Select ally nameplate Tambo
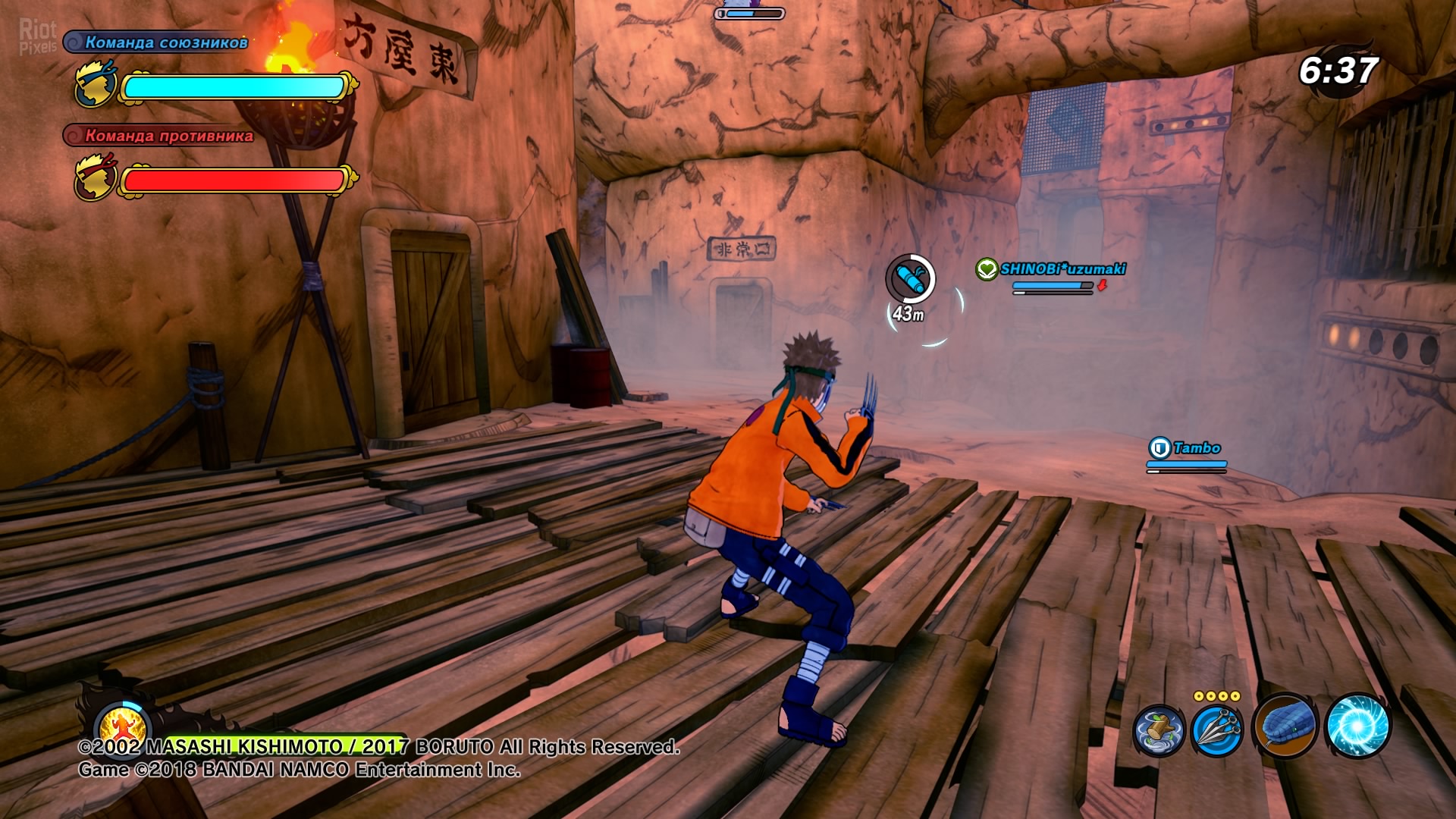 (x=1196, y=448)
